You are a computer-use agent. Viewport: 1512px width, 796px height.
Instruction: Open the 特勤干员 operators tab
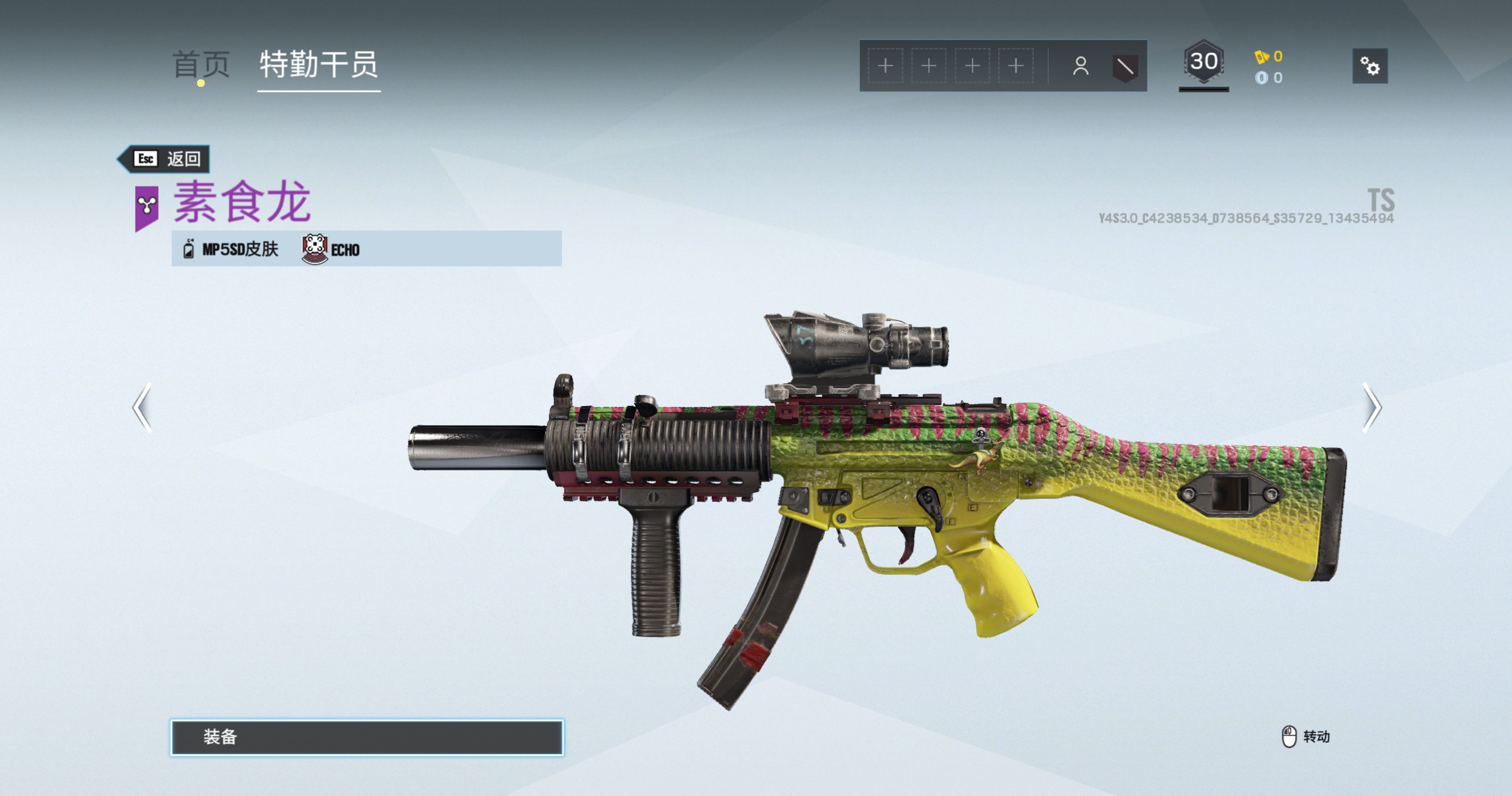(x=318, y=64)
